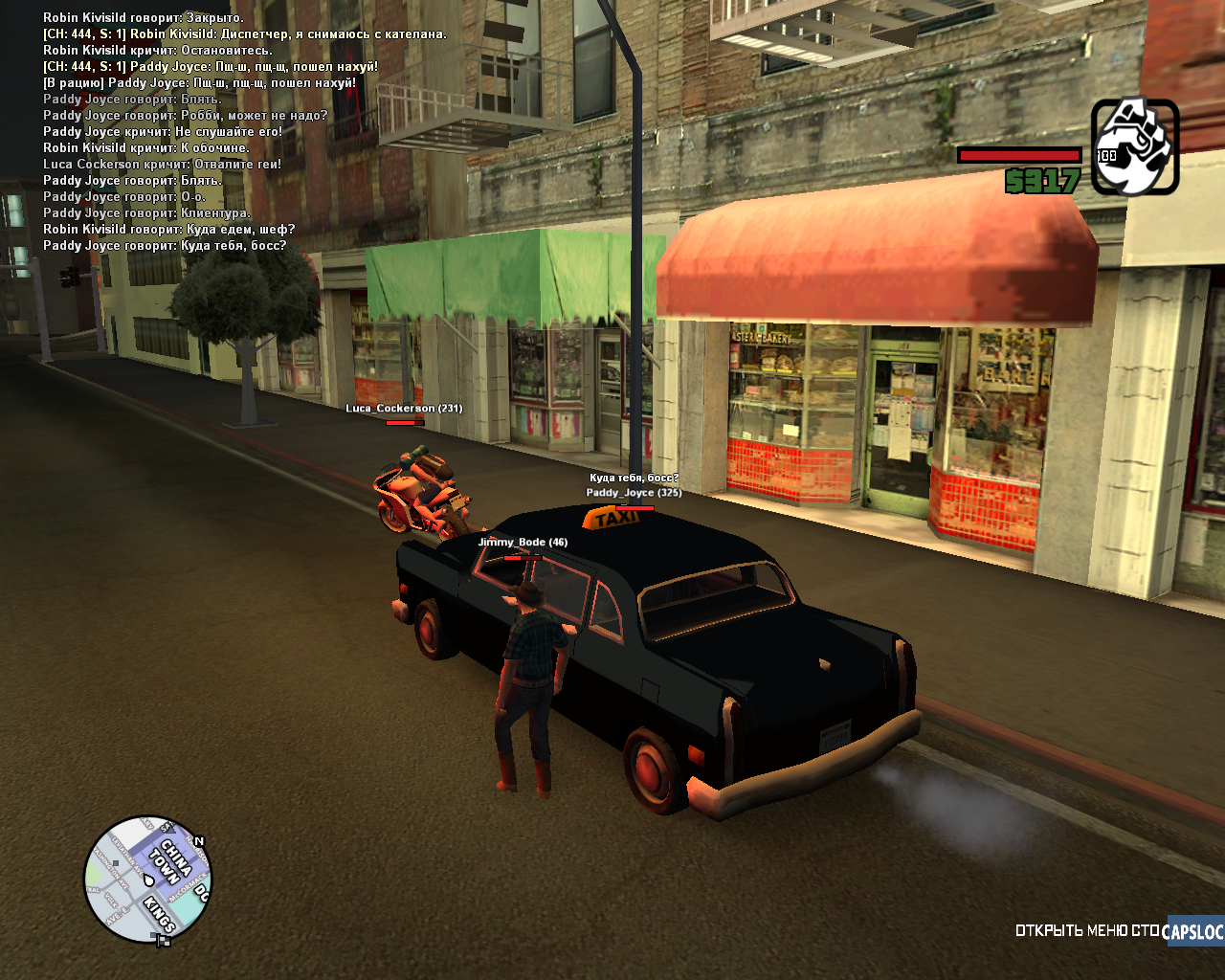Click the circular Chinatown minimap
The image size is (1225, 980).
coord(147,879)
